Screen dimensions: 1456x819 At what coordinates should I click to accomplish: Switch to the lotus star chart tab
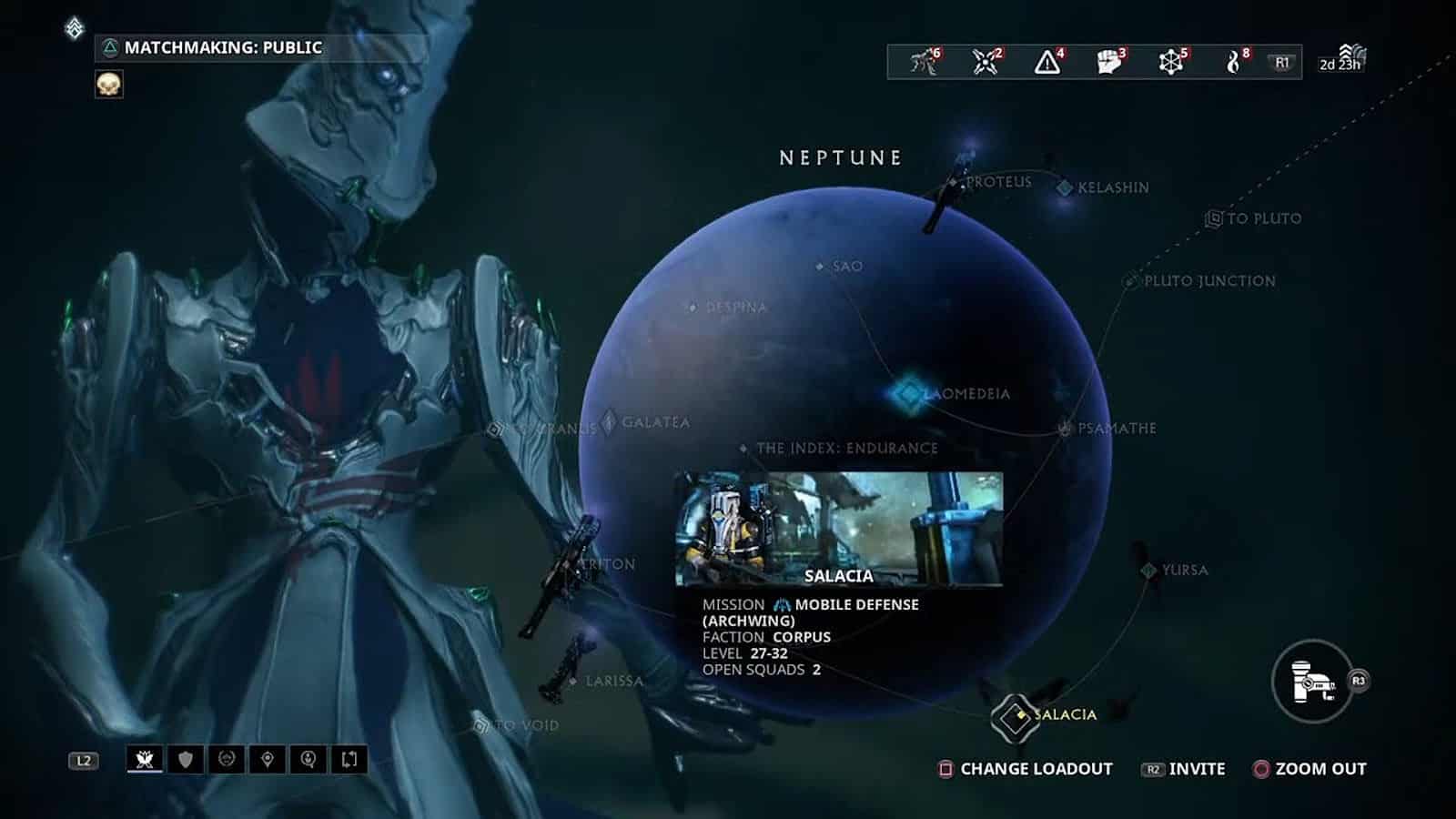(145, 760)
